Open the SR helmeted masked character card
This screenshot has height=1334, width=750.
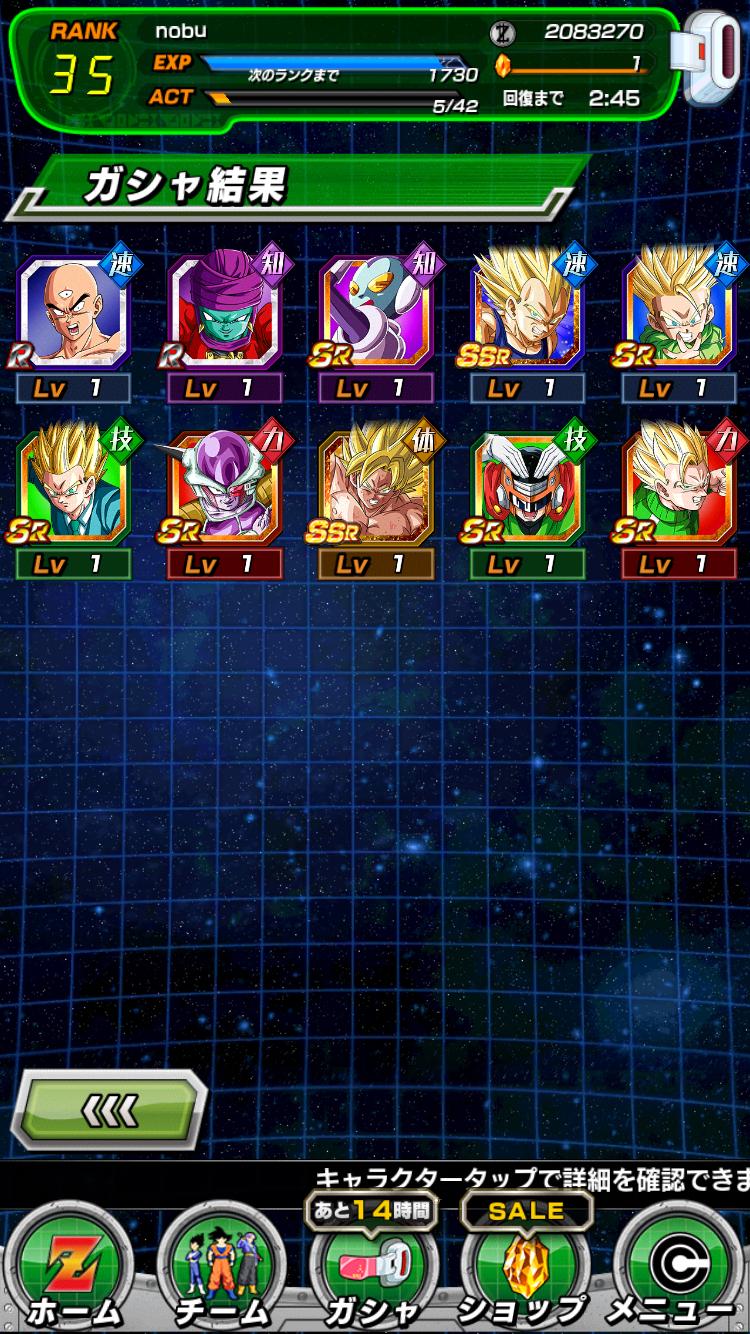tap(527, 489)
